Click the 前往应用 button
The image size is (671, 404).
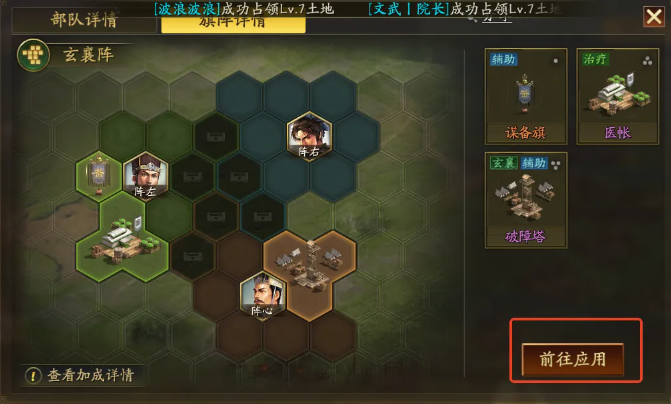click(572, 359)
